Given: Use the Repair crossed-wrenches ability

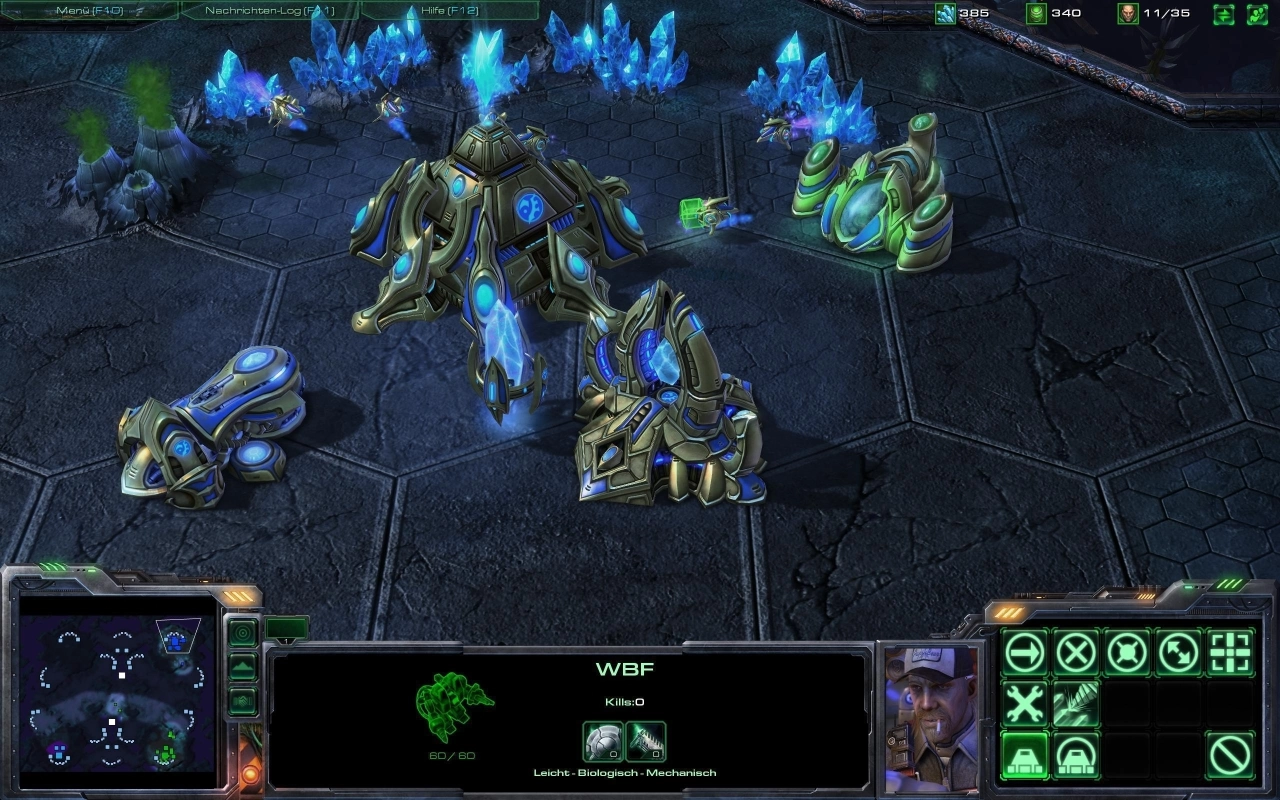Looking at the screenshot, I should point(1025,704).
